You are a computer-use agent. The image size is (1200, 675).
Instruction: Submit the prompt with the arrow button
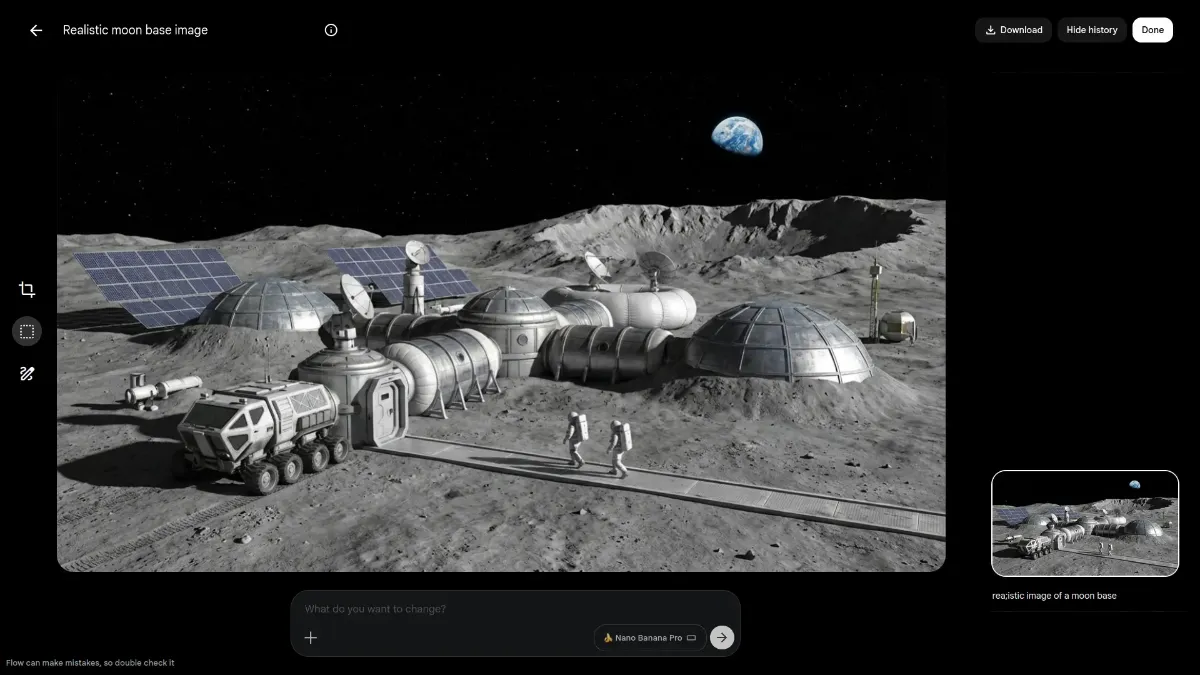pos(721,637)
